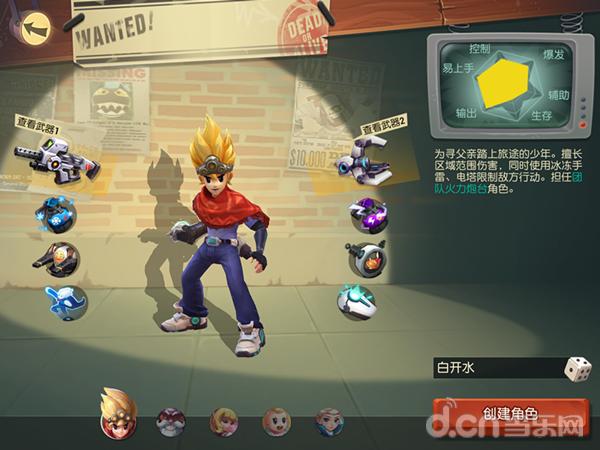Screen dimensions: 600x450
Task: Inspect the orange turret cannon skill icon
Action: [x=58, y=258]
